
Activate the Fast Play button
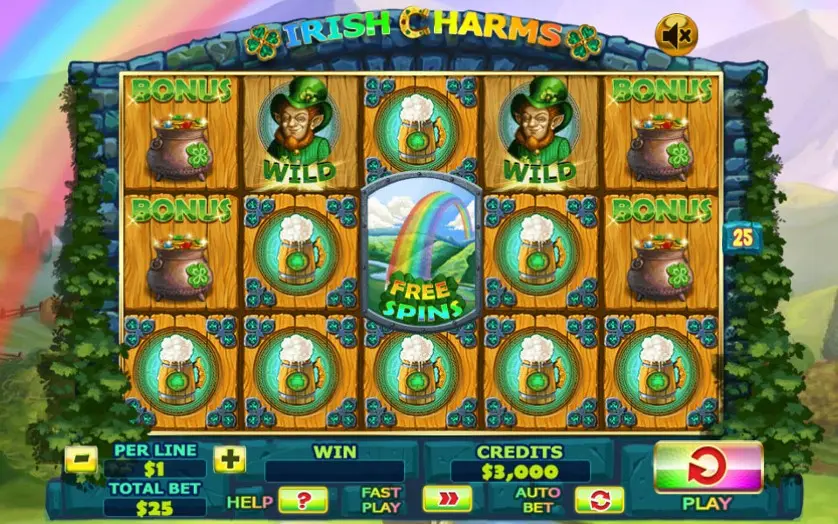point(446,500)
